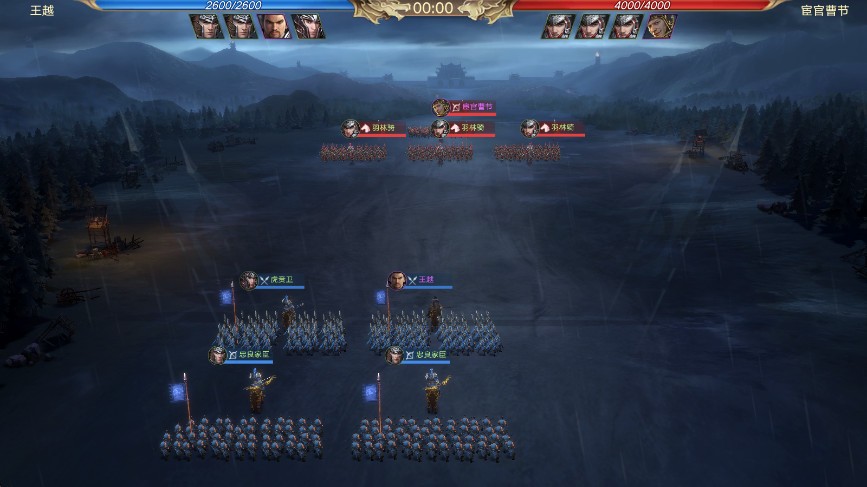Select Wang Yue's bearded portrait in the blue team bar
Viewport: 867px width, 487px height.
point(275,26)
